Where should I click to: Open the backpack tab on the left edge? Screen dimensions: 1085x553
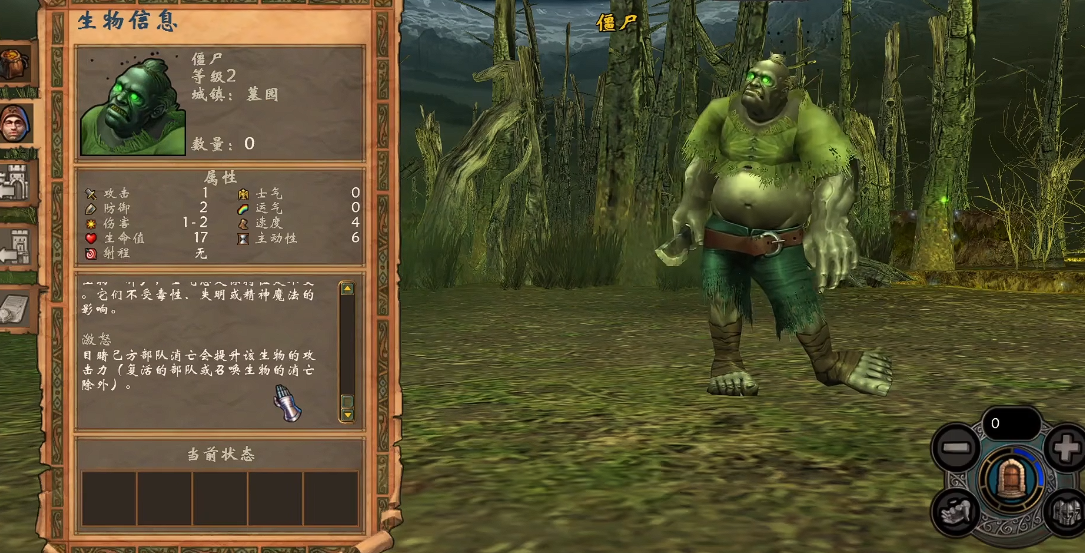[x=16, y=64]
